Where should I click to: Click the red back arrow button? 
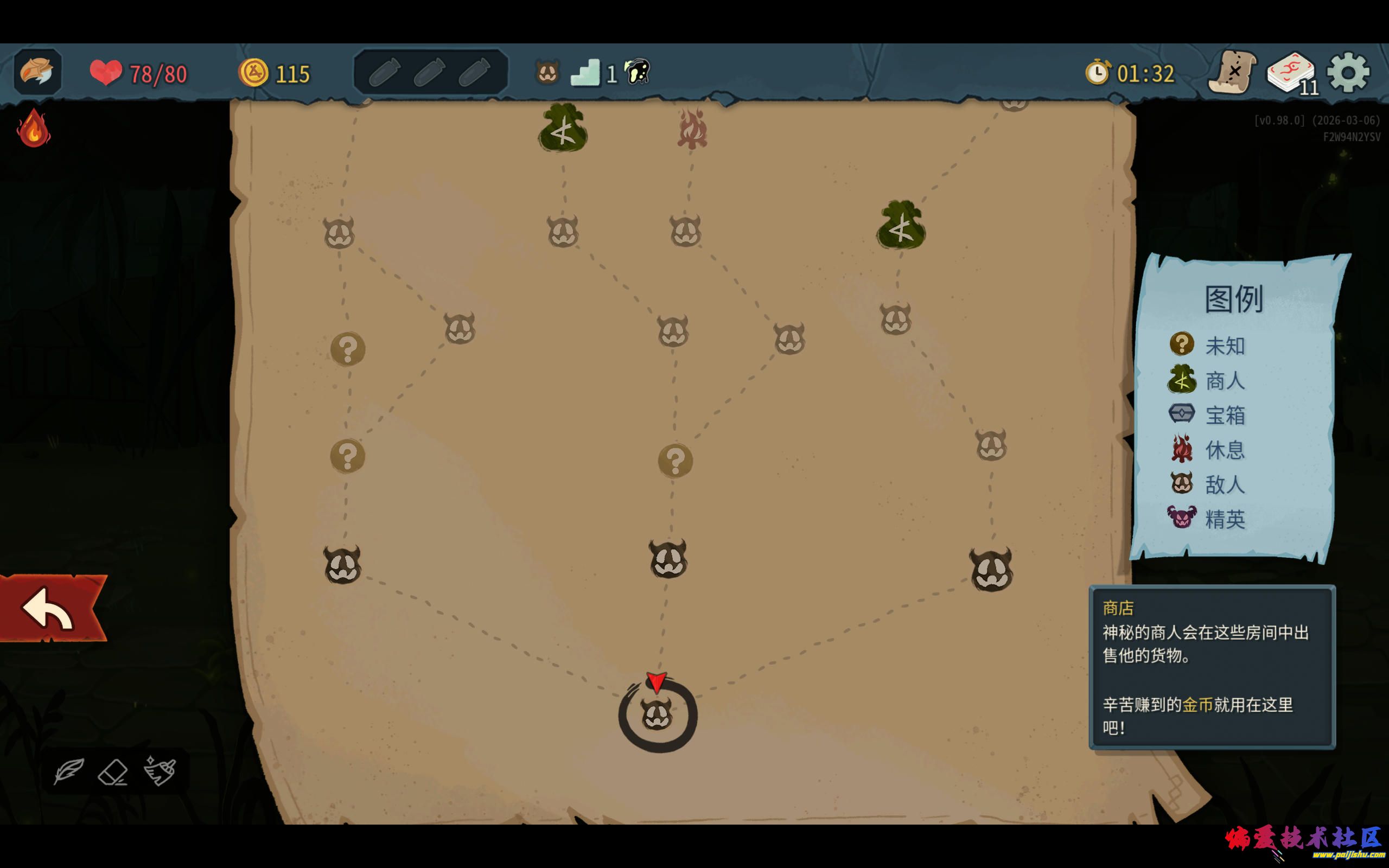50,609
